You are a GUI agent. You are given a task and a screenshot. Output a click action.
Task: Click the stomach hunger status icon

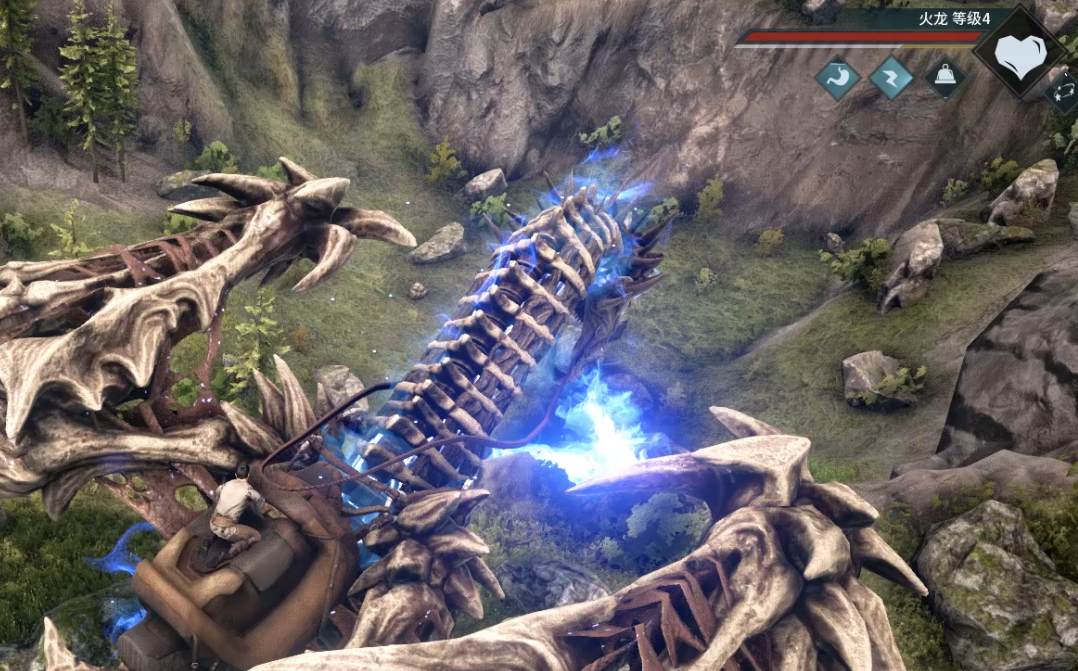837,77
